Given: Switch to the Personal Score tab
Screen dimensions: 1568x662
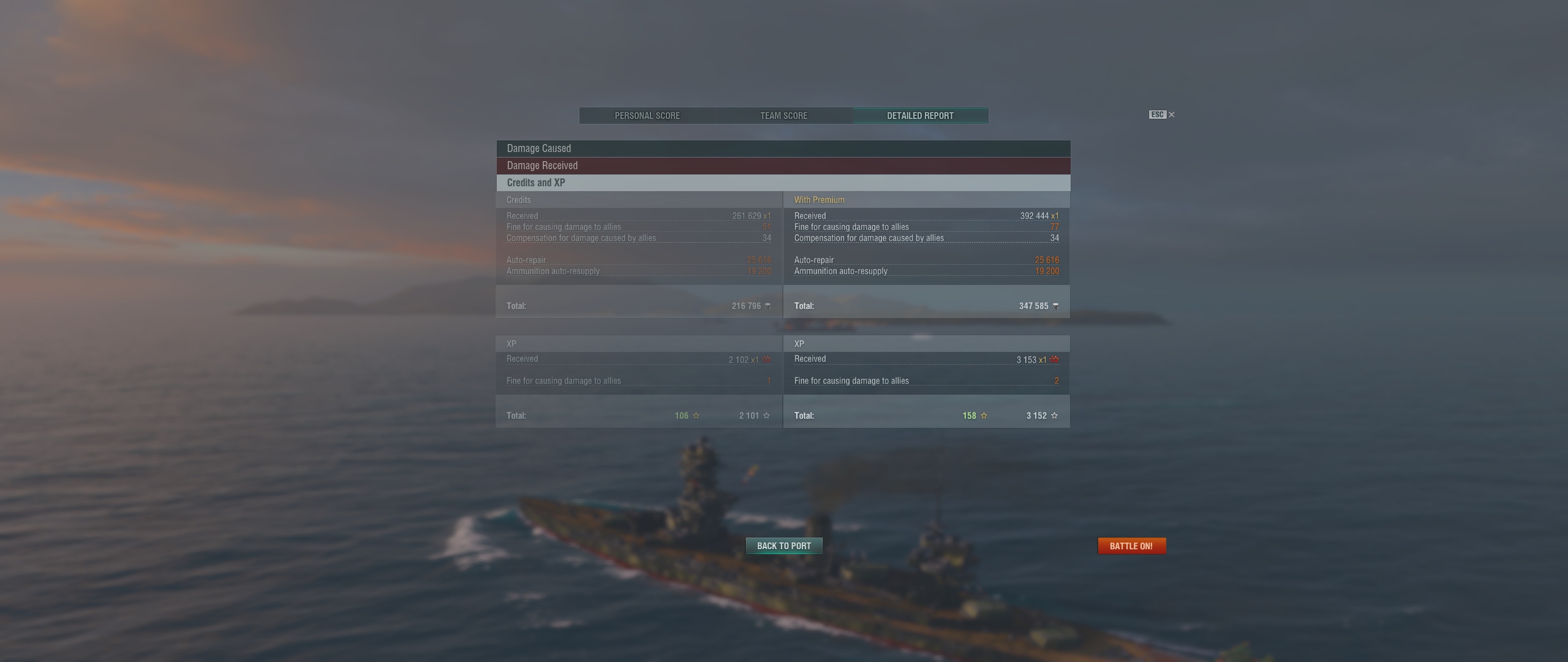Looking at the screenshot, I should pyautogui.click(x=647, y=116).
